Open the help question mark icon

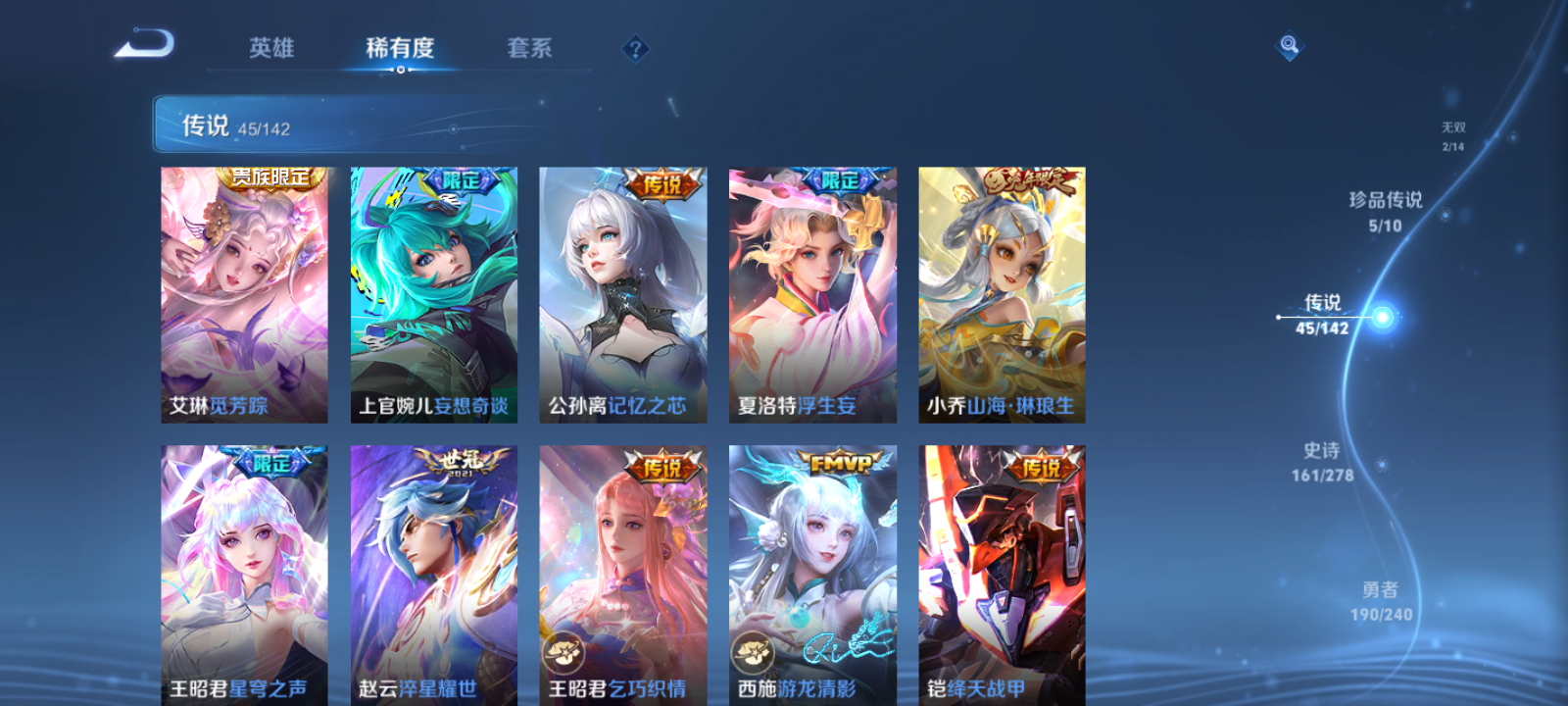tap(635, 48)
